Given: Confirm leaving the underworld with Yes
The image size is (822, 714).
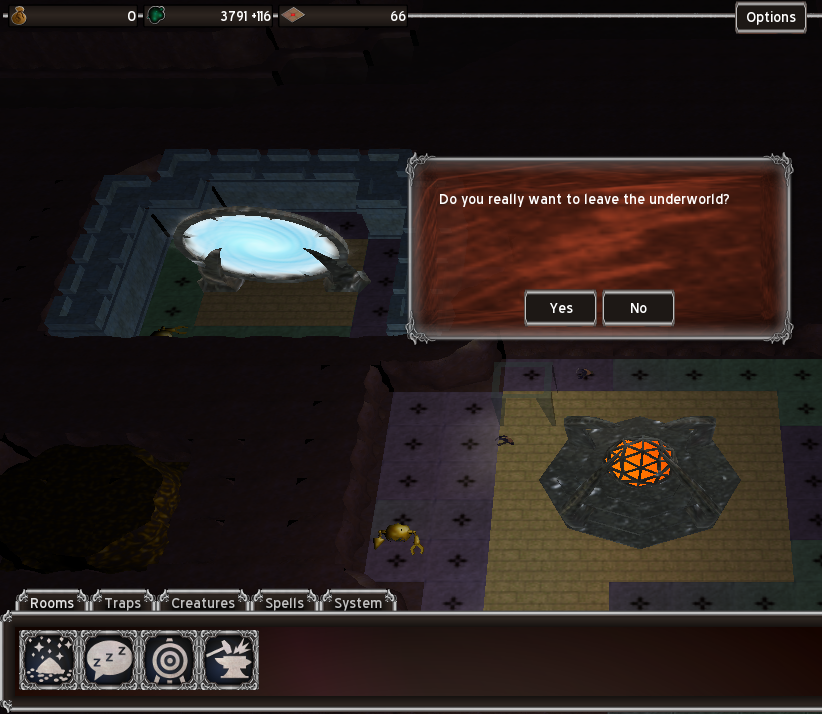Looking at the screenshot, I should pyautogui.click(x=561, y=308).
